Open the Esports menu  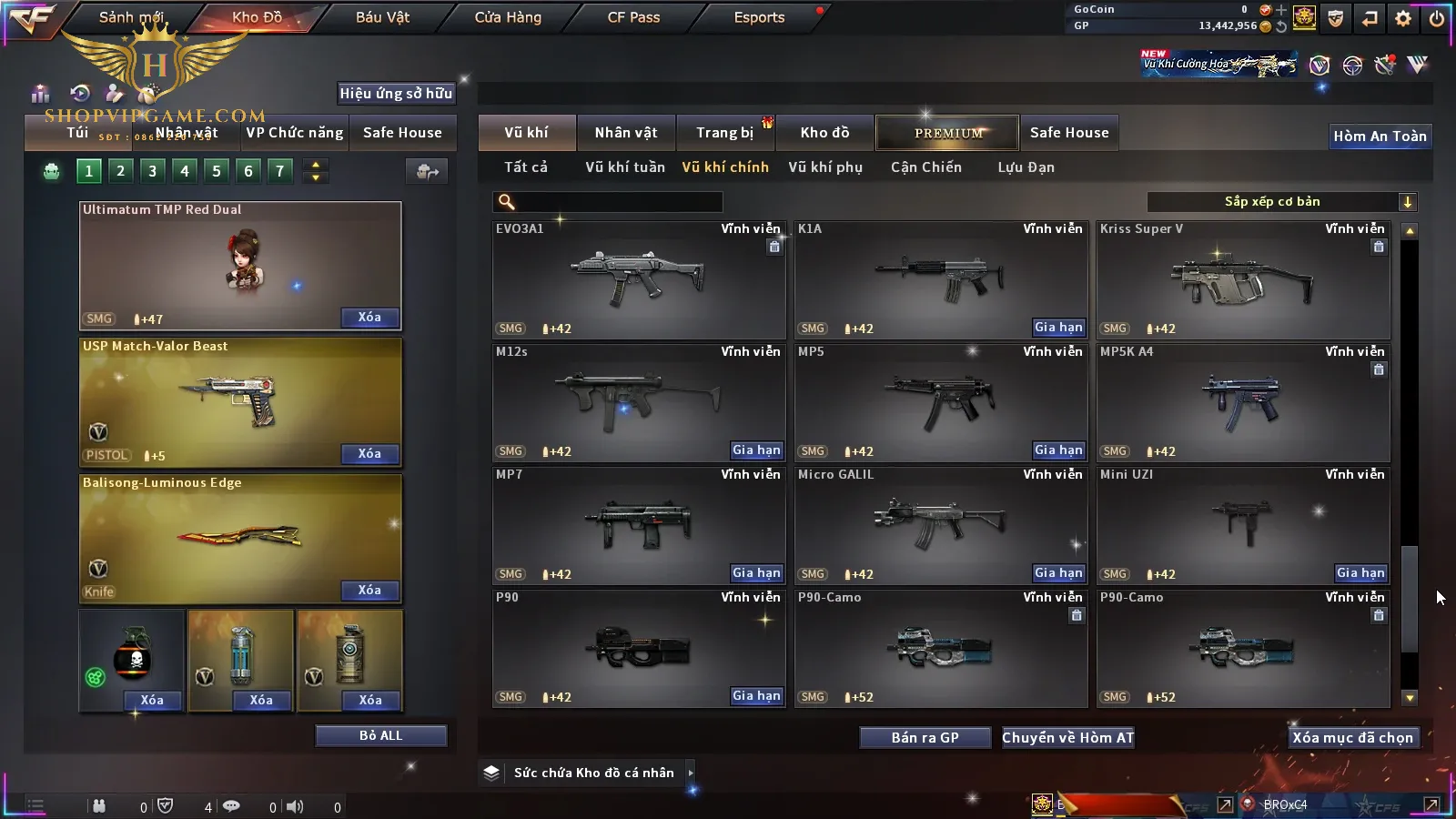759,17
